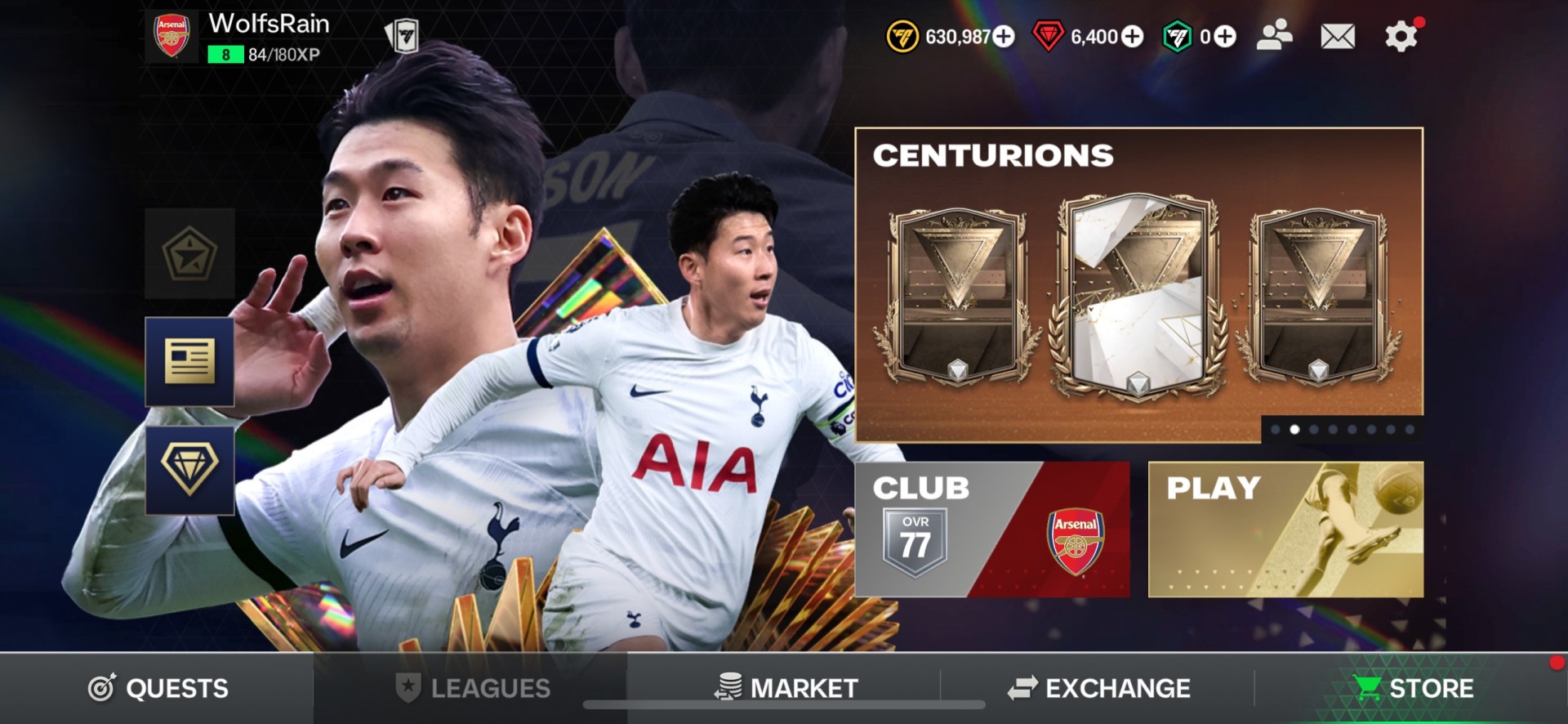Add green FC points with plus button

pos(1225,37)
